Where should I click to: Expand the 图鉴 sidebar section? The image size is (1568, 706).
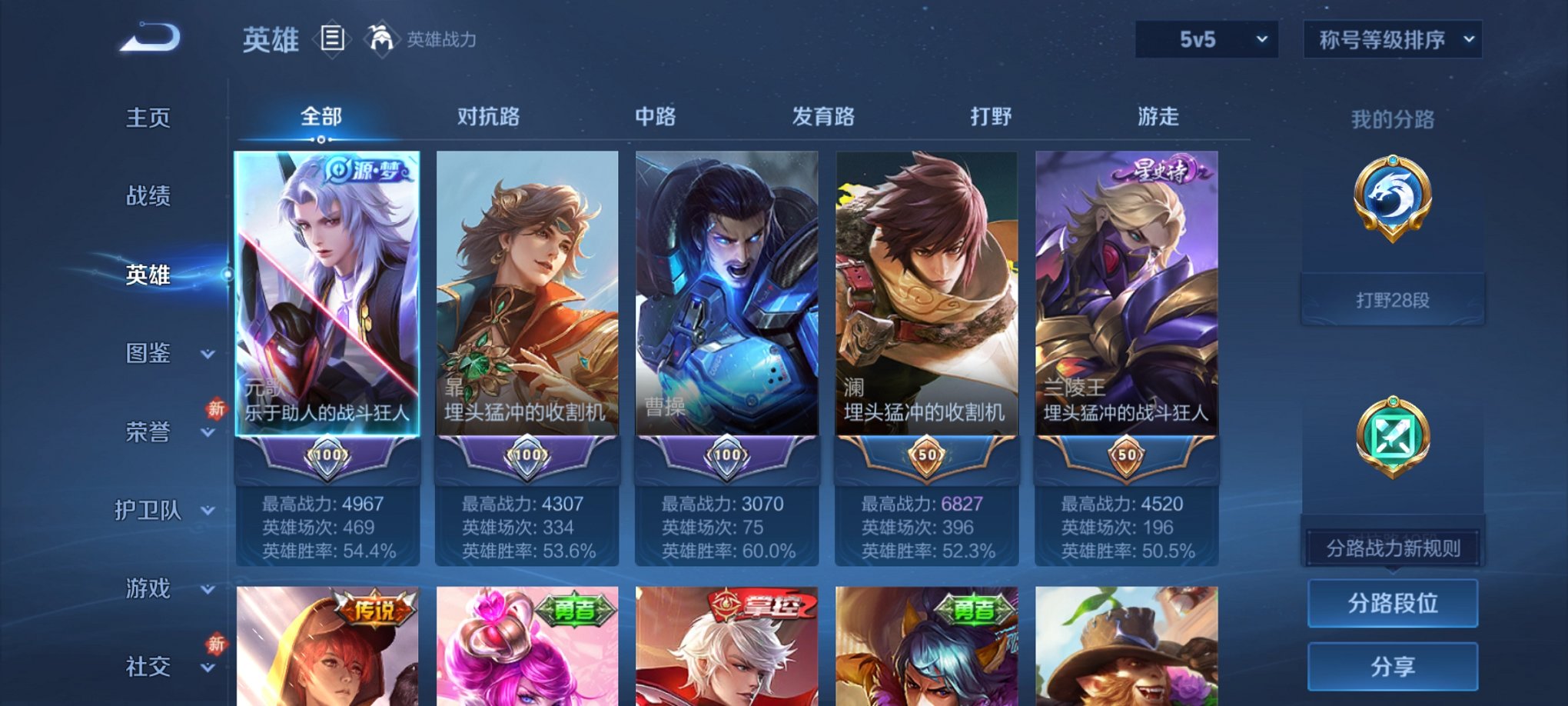148,354
